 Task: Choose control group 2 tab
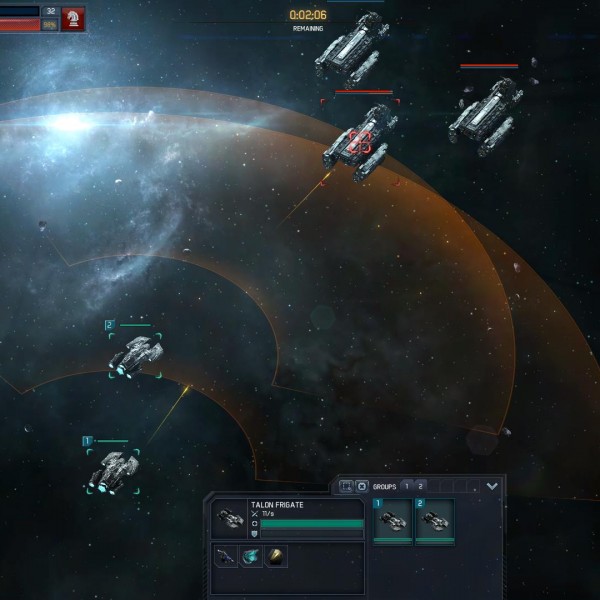click(x=421, y=486)
